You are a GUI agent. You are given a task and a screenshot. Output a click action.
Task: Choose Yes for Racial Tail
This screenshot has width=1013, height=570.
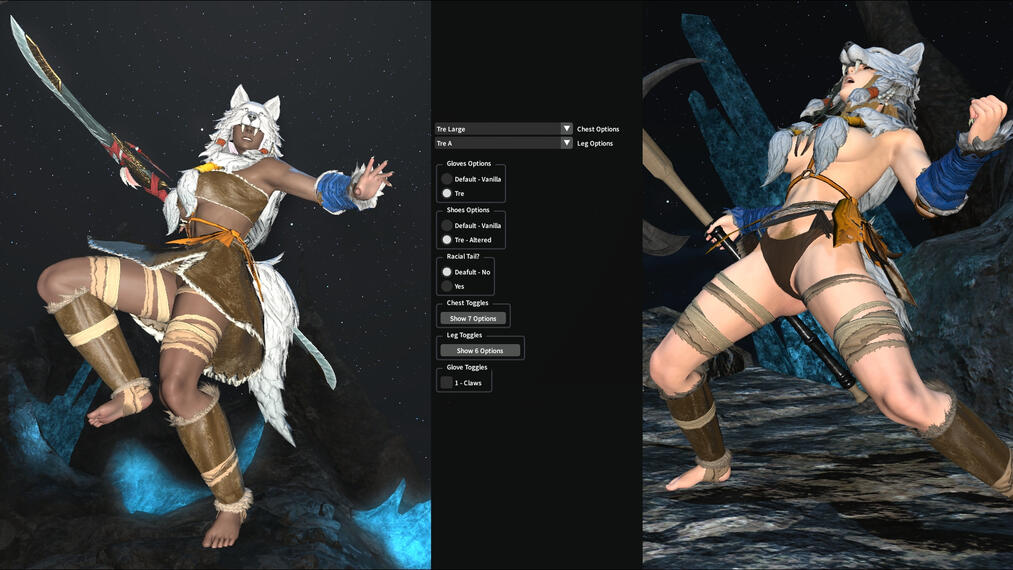tap(447, 286)
